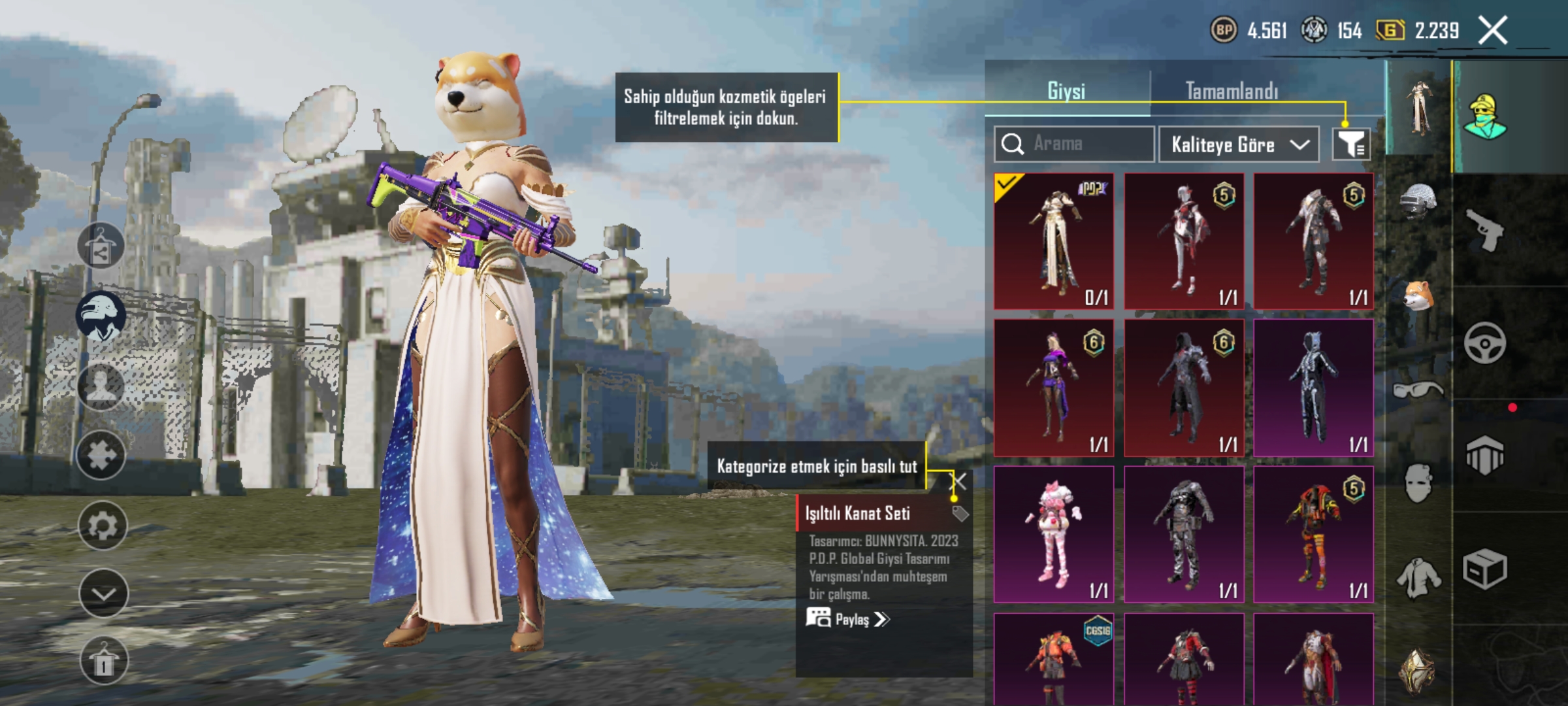Image resolution: width=1568 pixels, height=706 pixels.
Task: Open the gear settings icon
Action: (103, 525)
